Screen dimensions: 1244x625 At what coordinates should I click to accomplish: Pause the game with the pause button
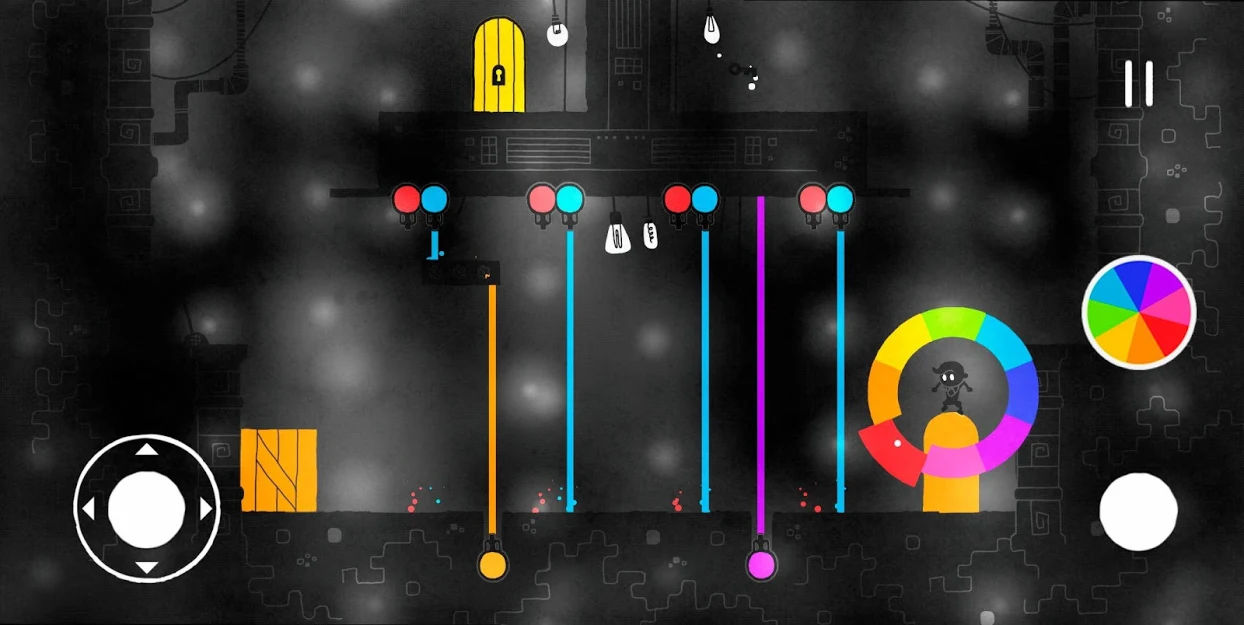[x=1138, y=84]
